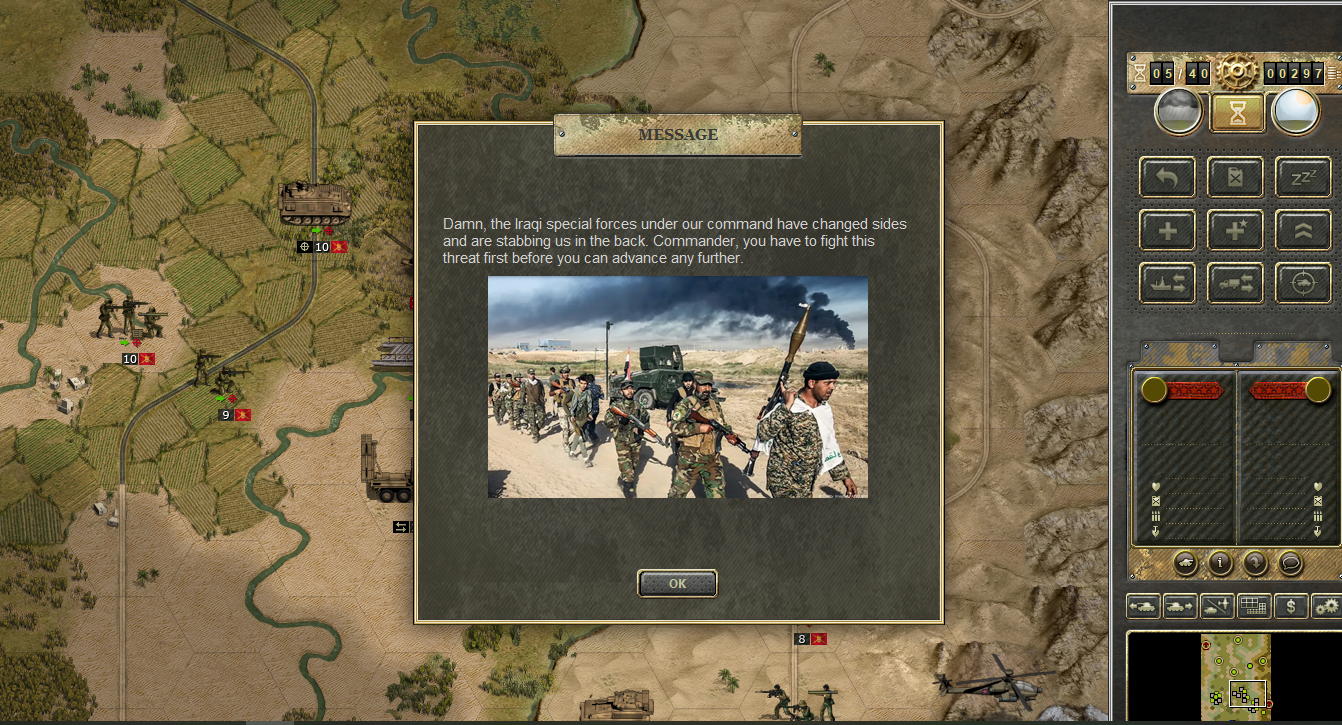Select the next unit tank-right-arrow button
Screen dimensions: 1342x725
(1180, 605)
